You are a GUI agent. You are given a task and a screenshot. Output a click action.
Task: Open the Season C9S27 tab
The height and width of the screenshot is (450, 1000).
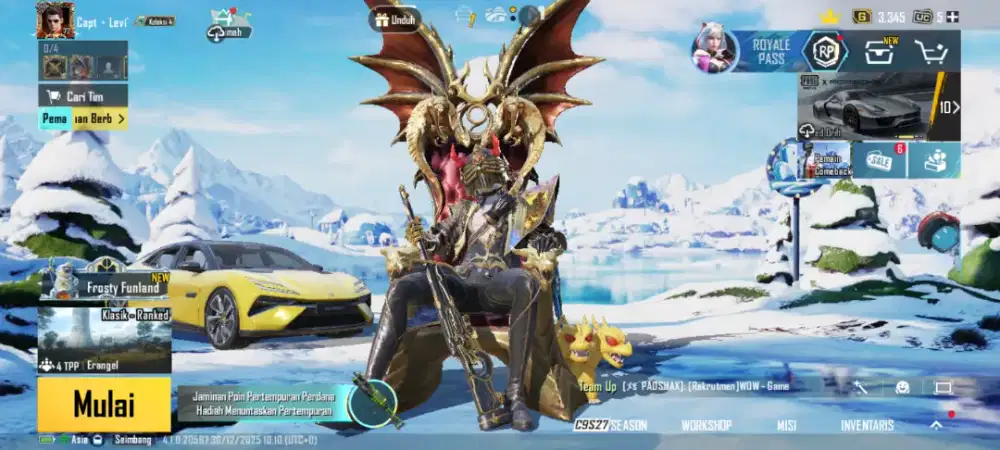click(x=611, y=425)
